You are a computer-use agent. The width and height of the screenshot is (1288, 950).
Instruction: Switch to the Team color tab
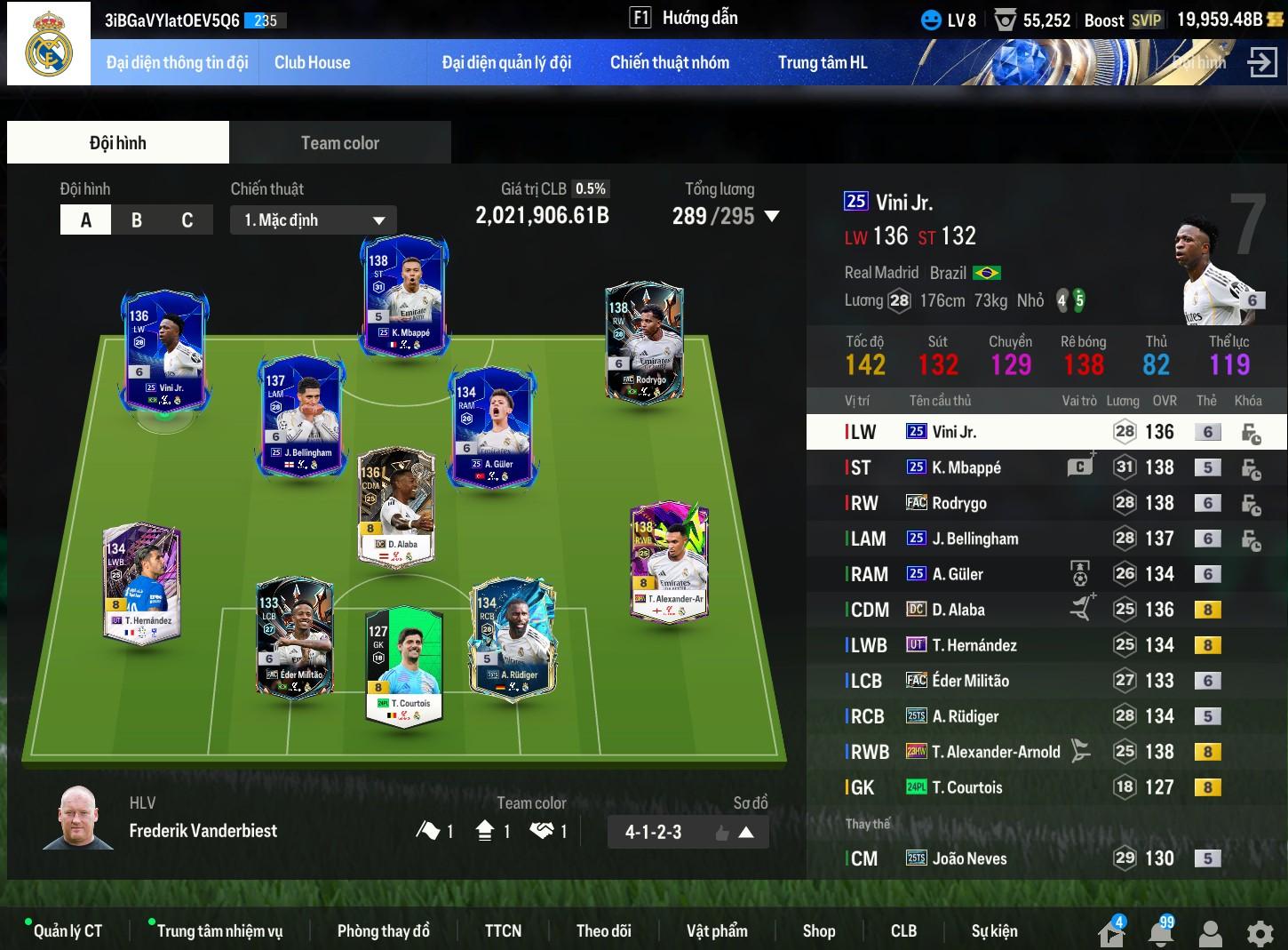[339, 143]
